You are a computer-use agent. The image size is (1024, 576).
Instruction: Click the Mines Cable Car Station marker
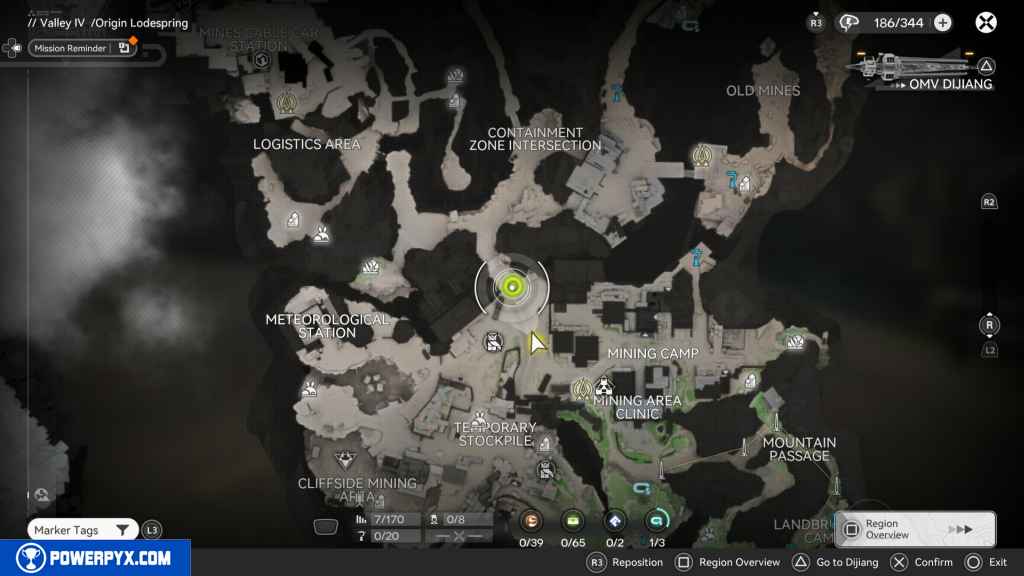click(x=262, y=61)
